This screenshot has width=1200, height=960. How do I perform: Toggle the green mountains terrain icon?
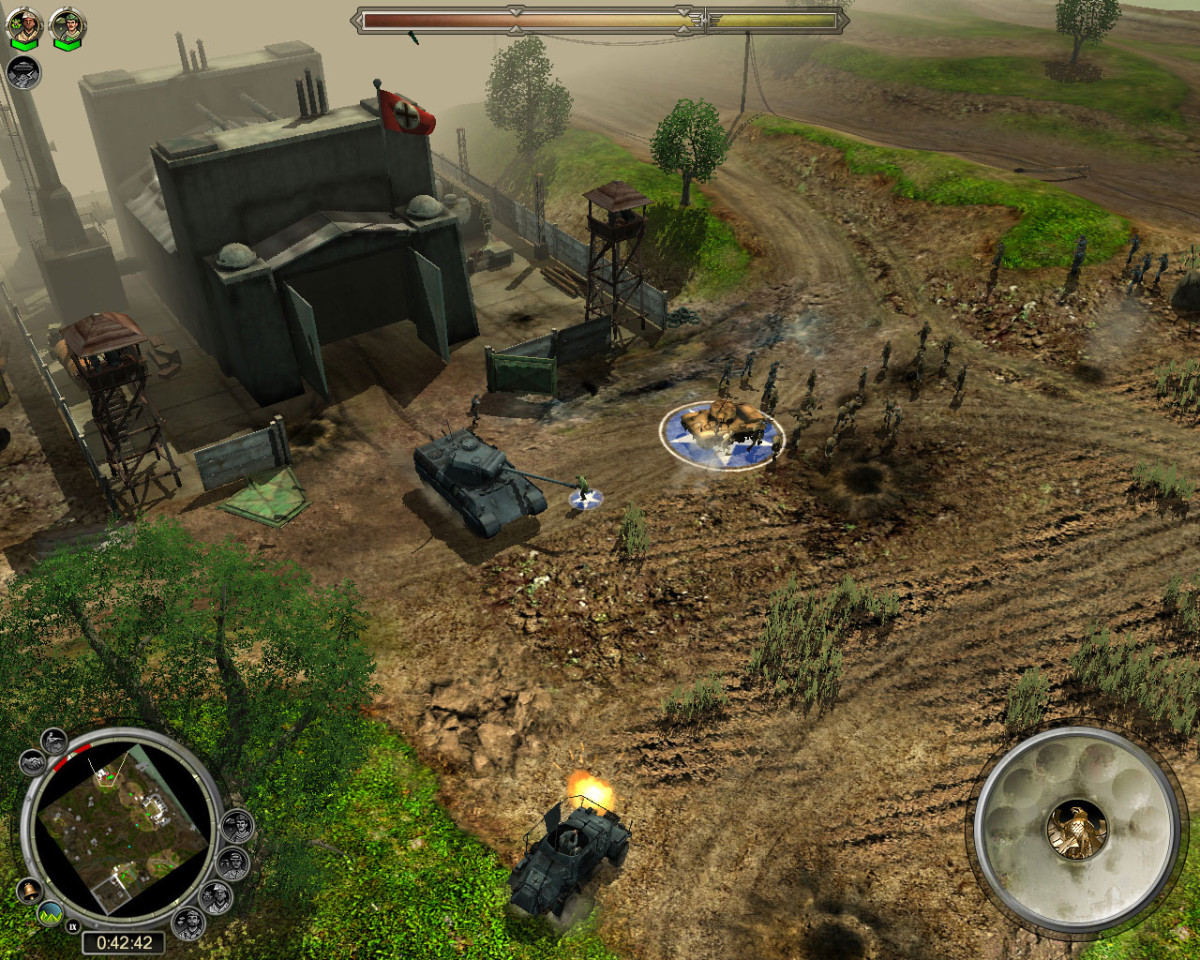[50, 914]
